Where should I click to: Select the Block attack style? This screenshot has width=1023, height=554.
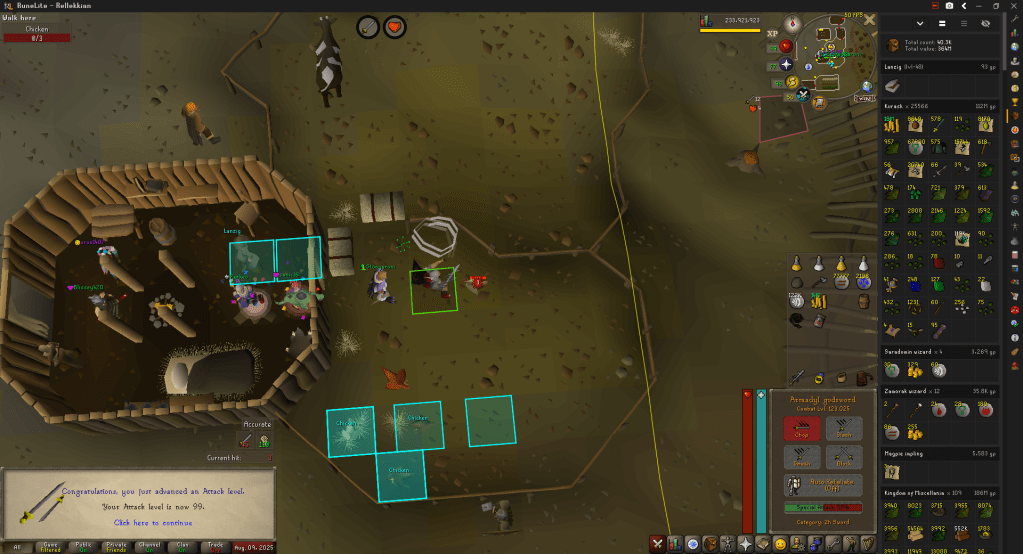(845, 458)
